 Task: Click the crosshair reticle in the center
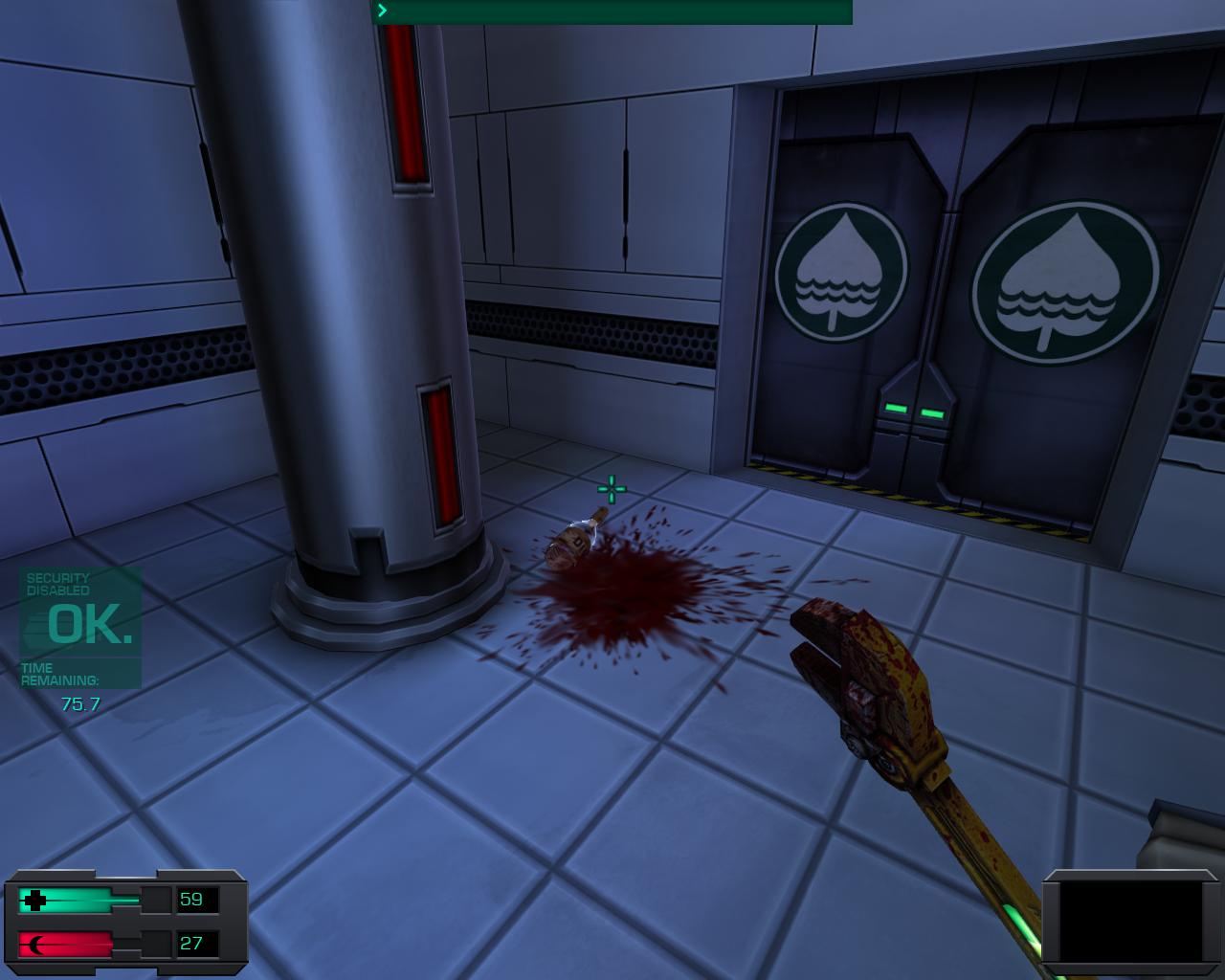[610, 489]
